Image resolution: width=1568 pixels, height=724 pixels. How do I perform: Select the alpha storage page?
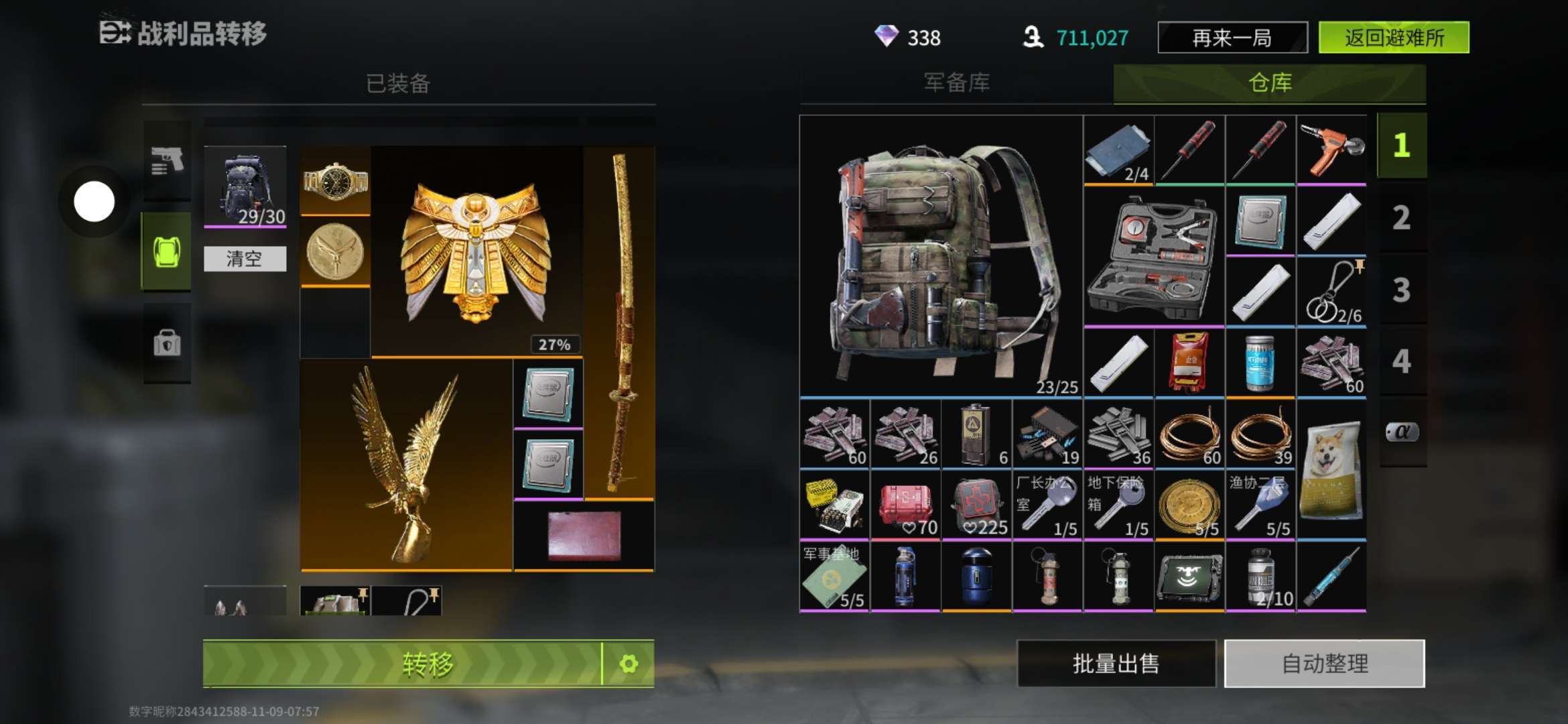(1401, 432)
